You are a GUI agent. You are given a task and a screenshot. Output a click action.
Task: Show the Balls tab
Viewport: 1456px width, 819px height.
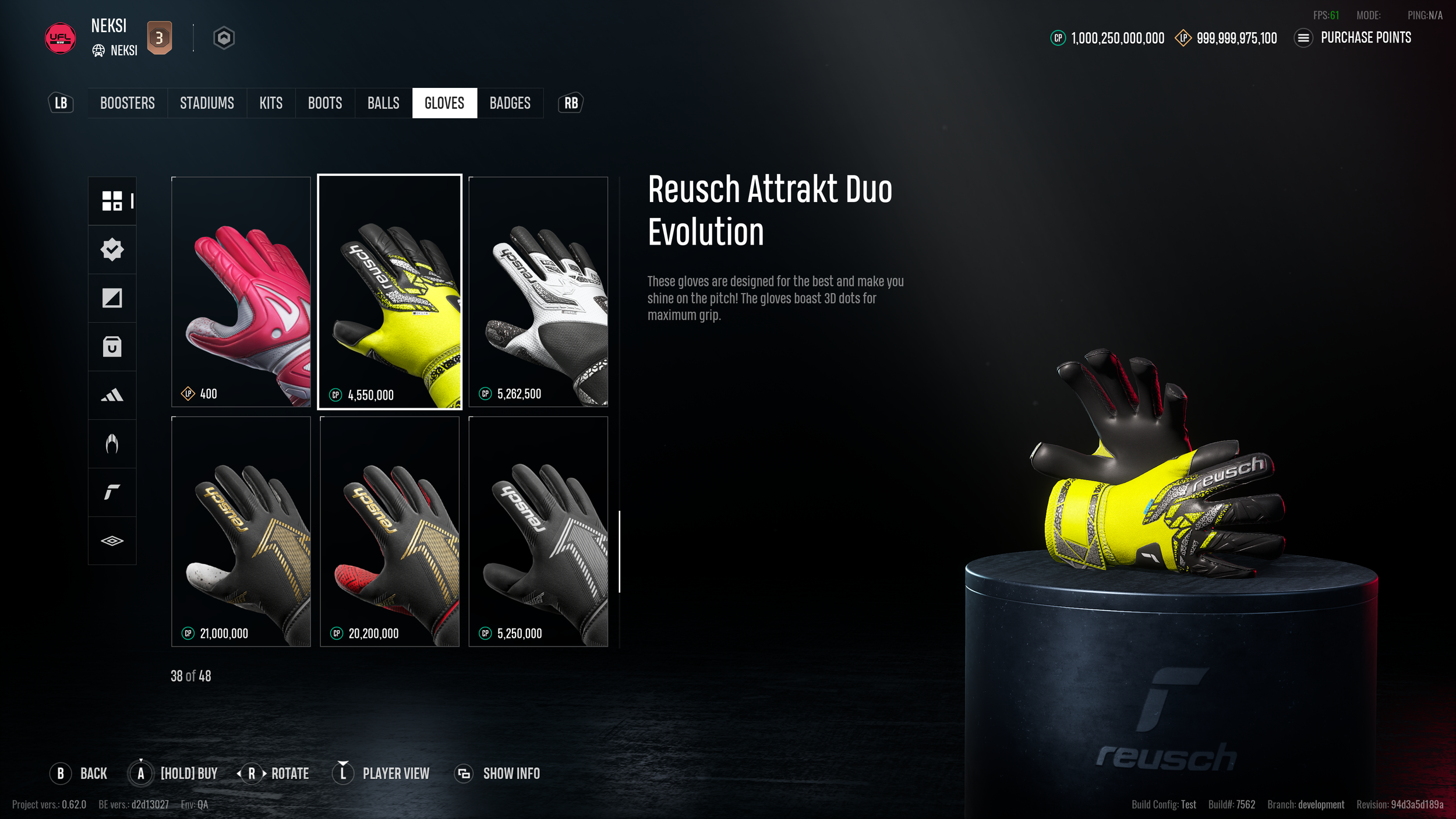(383, 103)
